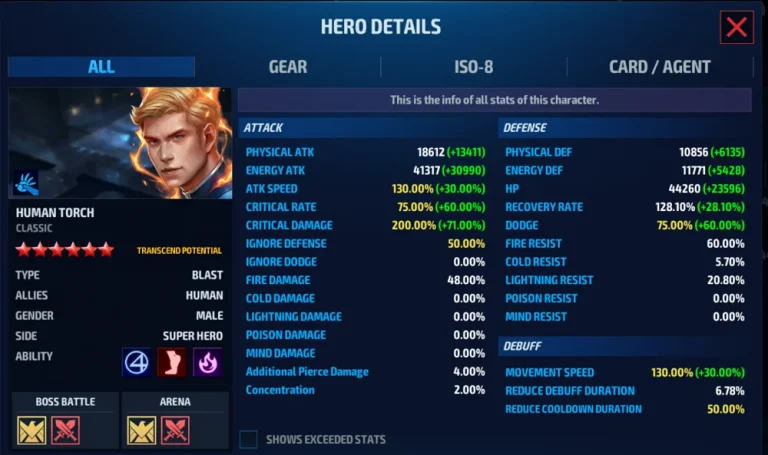Open the GEAR tab
The height and width of the screenshot is (455, 768).
288,67
